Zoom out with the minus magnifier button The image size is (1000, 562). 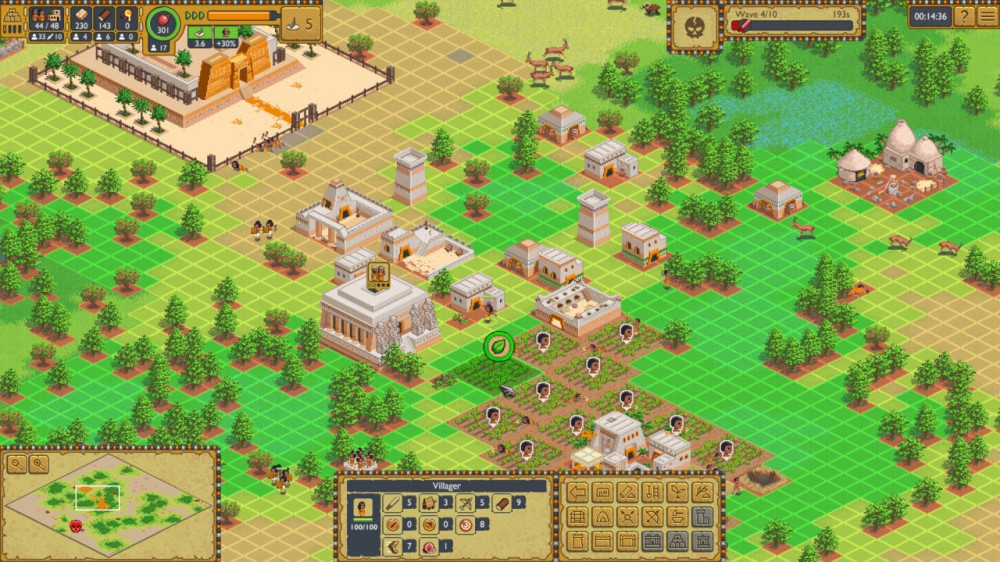coord(38,464)
